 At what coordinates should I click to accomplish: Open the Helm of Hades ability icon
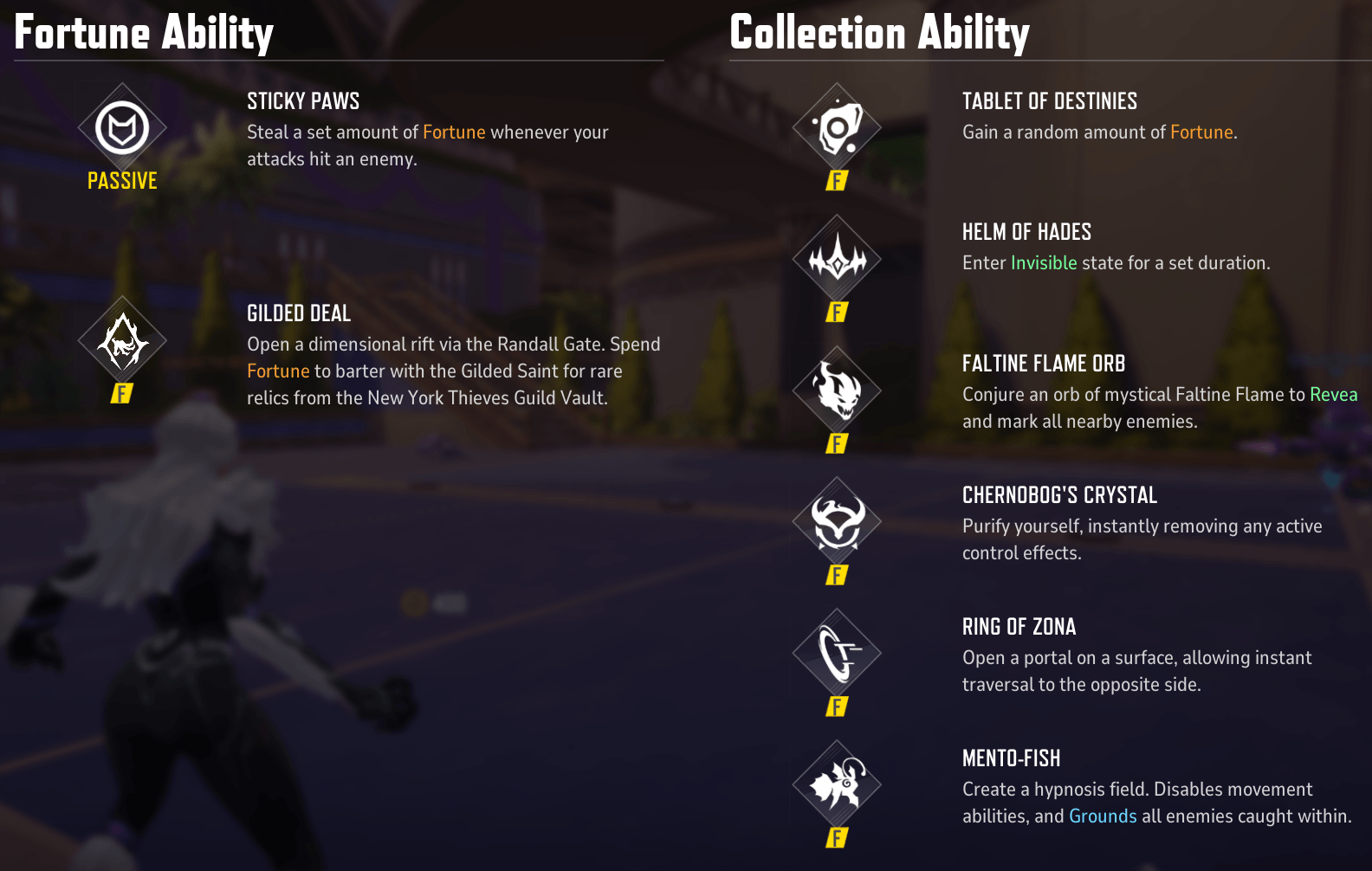(837, 260)
